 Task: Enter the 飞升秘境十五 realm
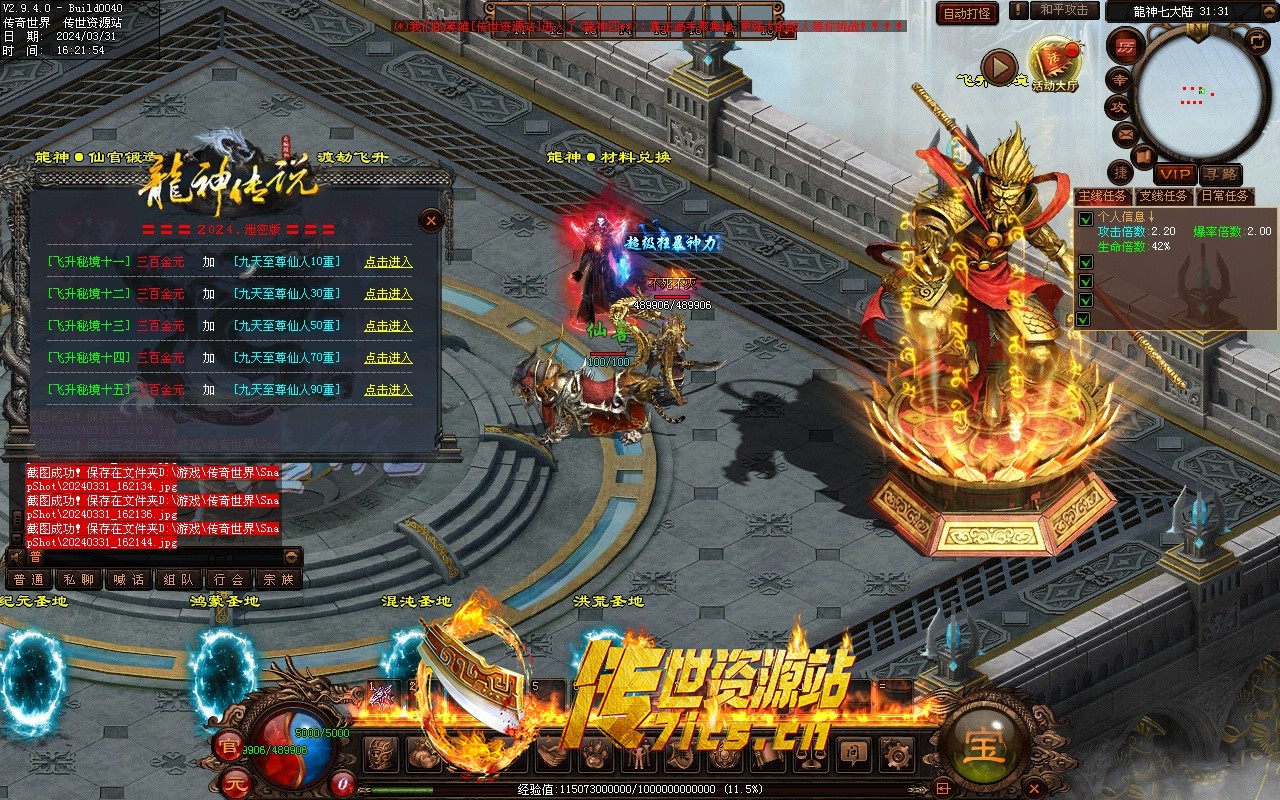click(388, 390)
